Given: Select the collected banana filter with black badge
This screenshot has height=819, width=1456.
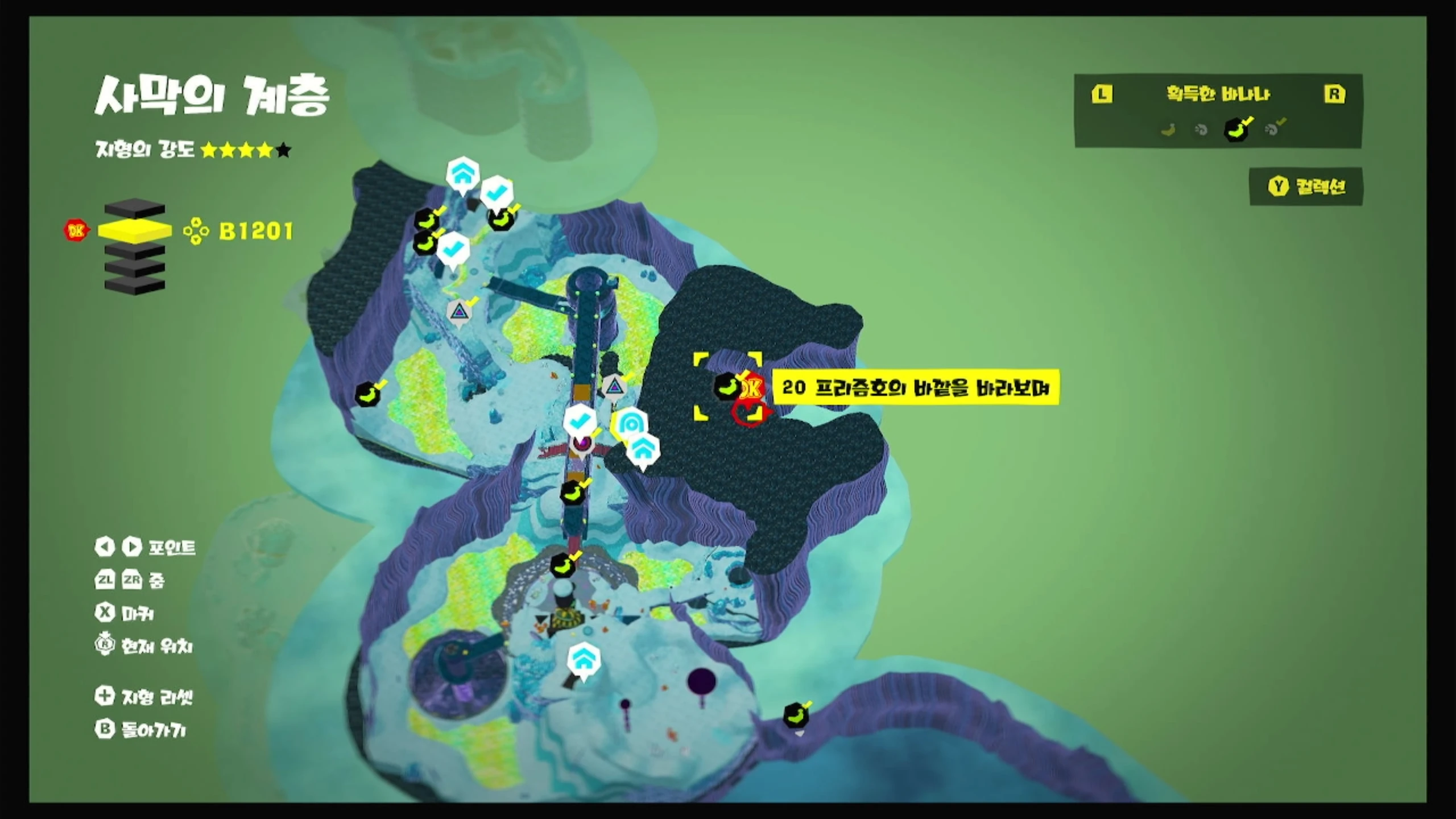Looking at the screenshot, I should click(x=1236, y=130).
